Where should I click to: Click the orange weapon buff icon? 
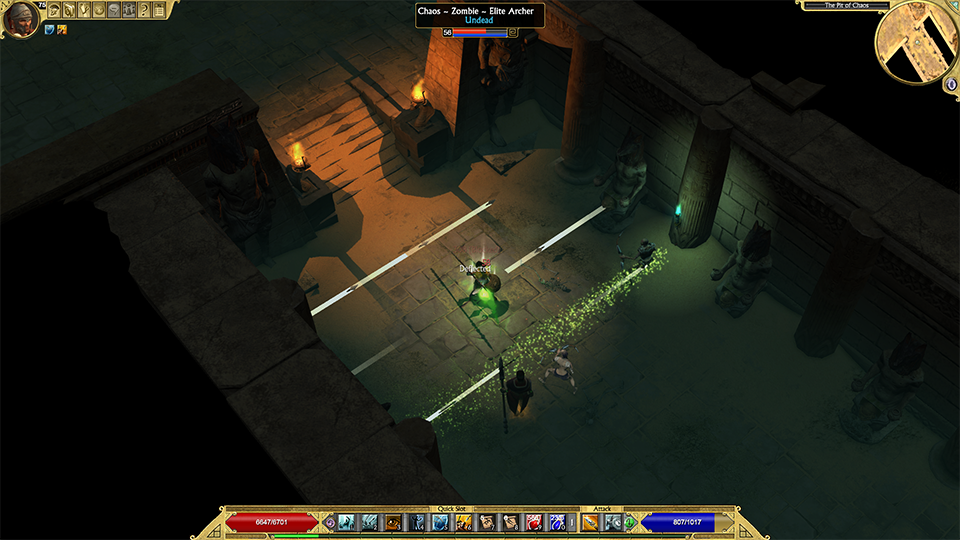click(x=62, y=30)
